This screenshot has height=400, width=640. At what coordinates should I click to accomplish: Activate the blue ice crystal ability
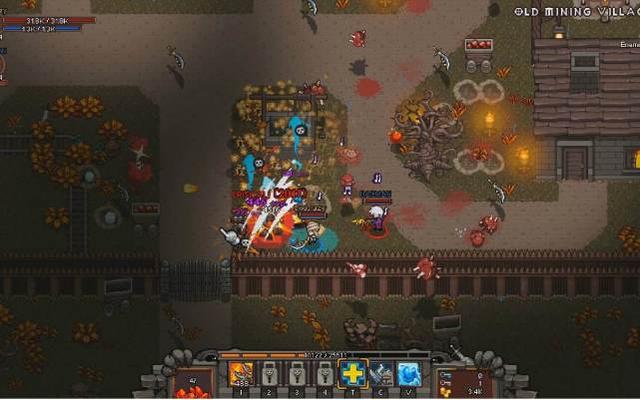[x=409, y=374]
